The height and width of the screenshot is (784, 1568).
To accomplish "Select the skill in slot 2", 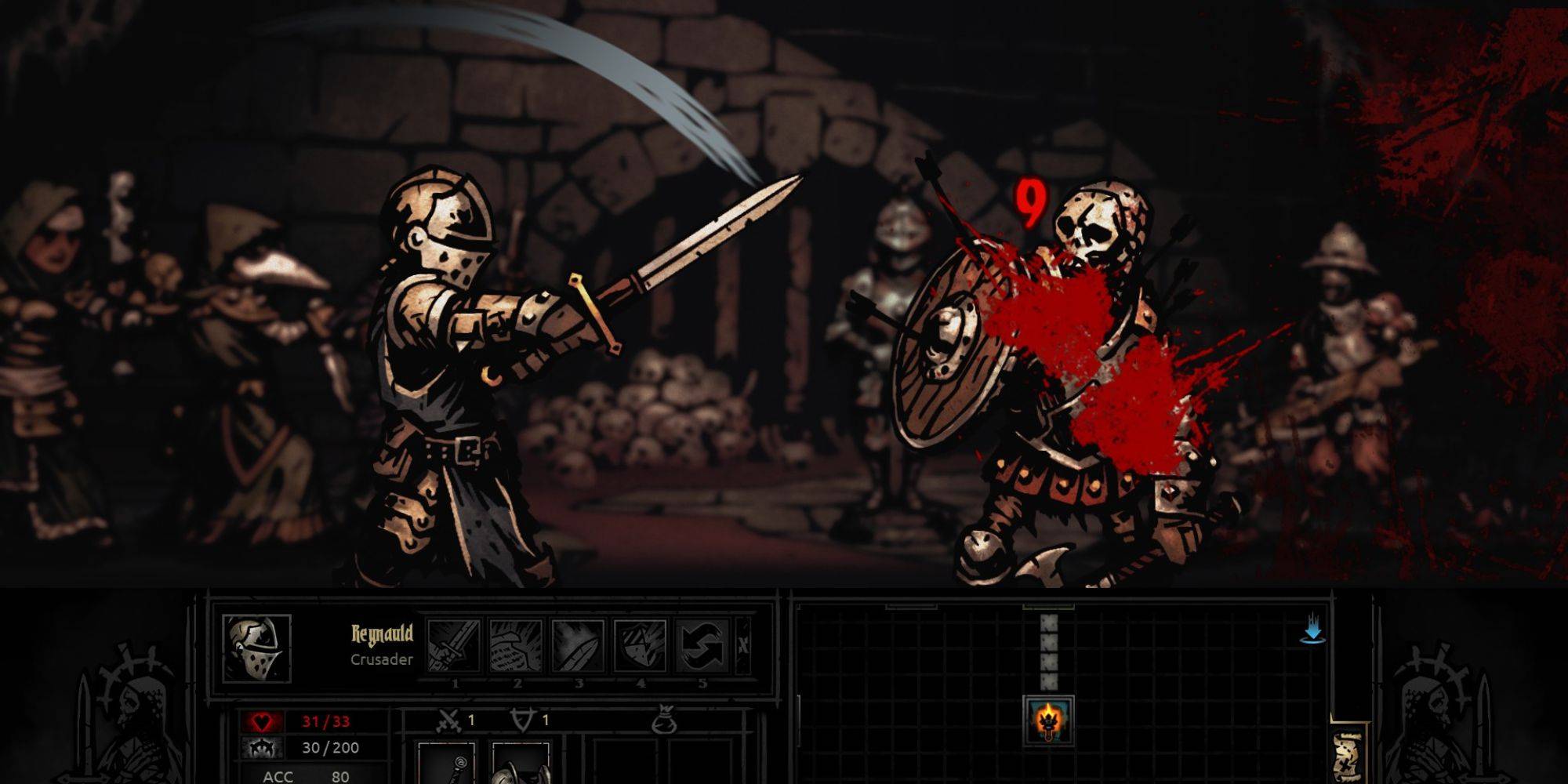I will (517, 645).
